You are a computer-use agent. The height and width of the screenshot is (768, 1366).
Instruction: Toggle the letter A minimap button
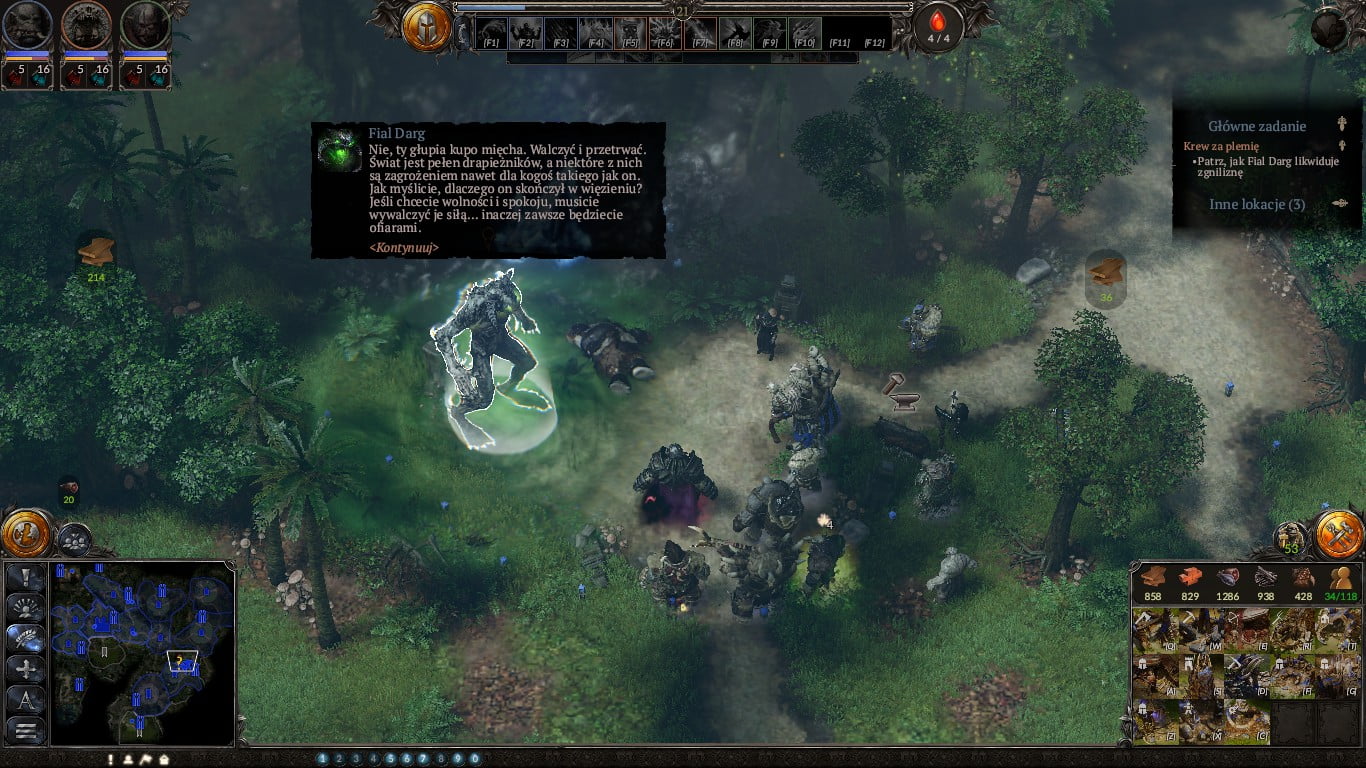(x=26, y=700)
